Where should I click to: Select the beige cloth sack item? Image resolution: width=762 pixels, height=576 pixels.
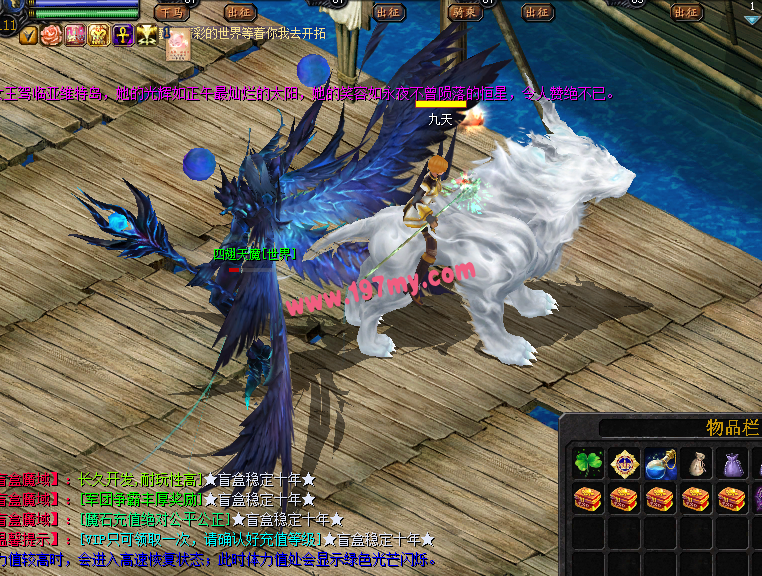click(x=696, y=463)
